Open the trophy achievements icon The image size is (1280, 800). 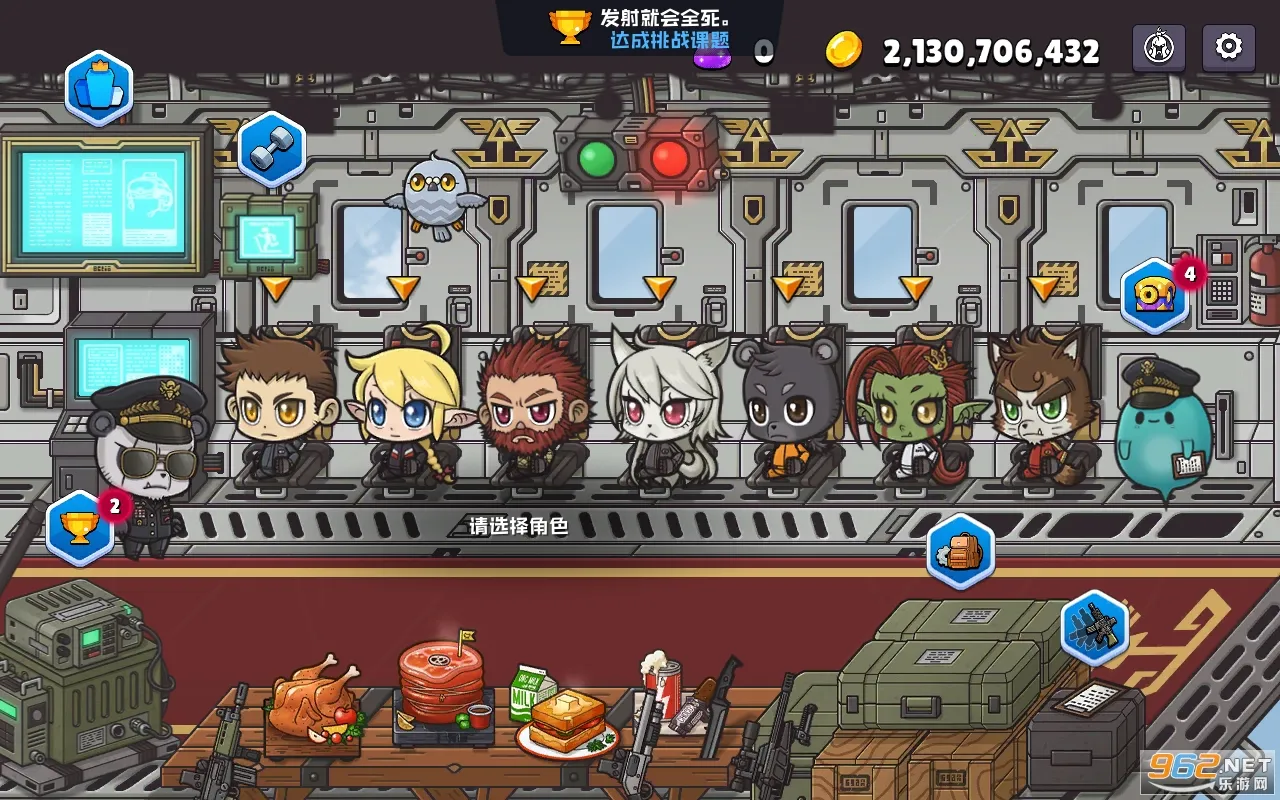point(79,527)
